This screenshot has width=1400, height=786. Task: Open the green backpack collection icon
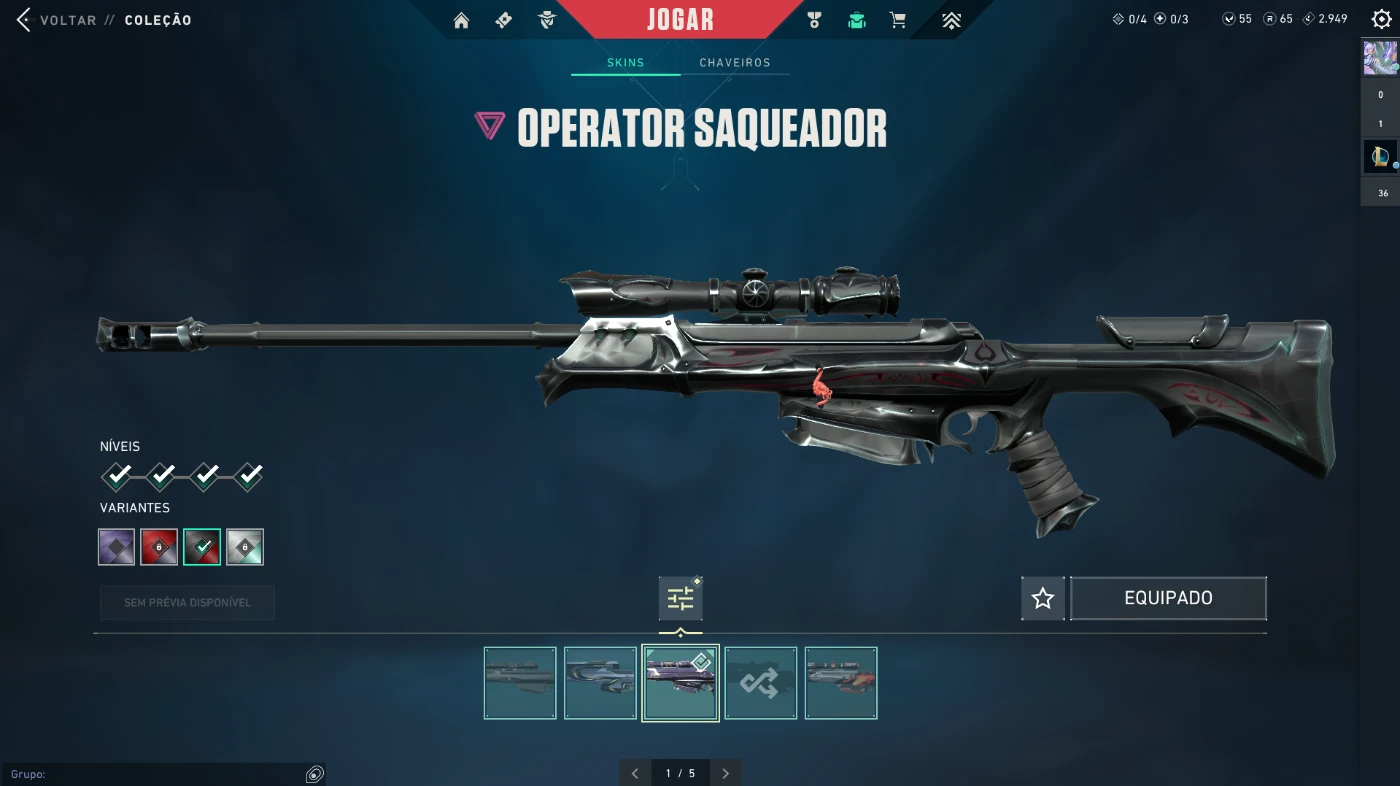(856, 20)
